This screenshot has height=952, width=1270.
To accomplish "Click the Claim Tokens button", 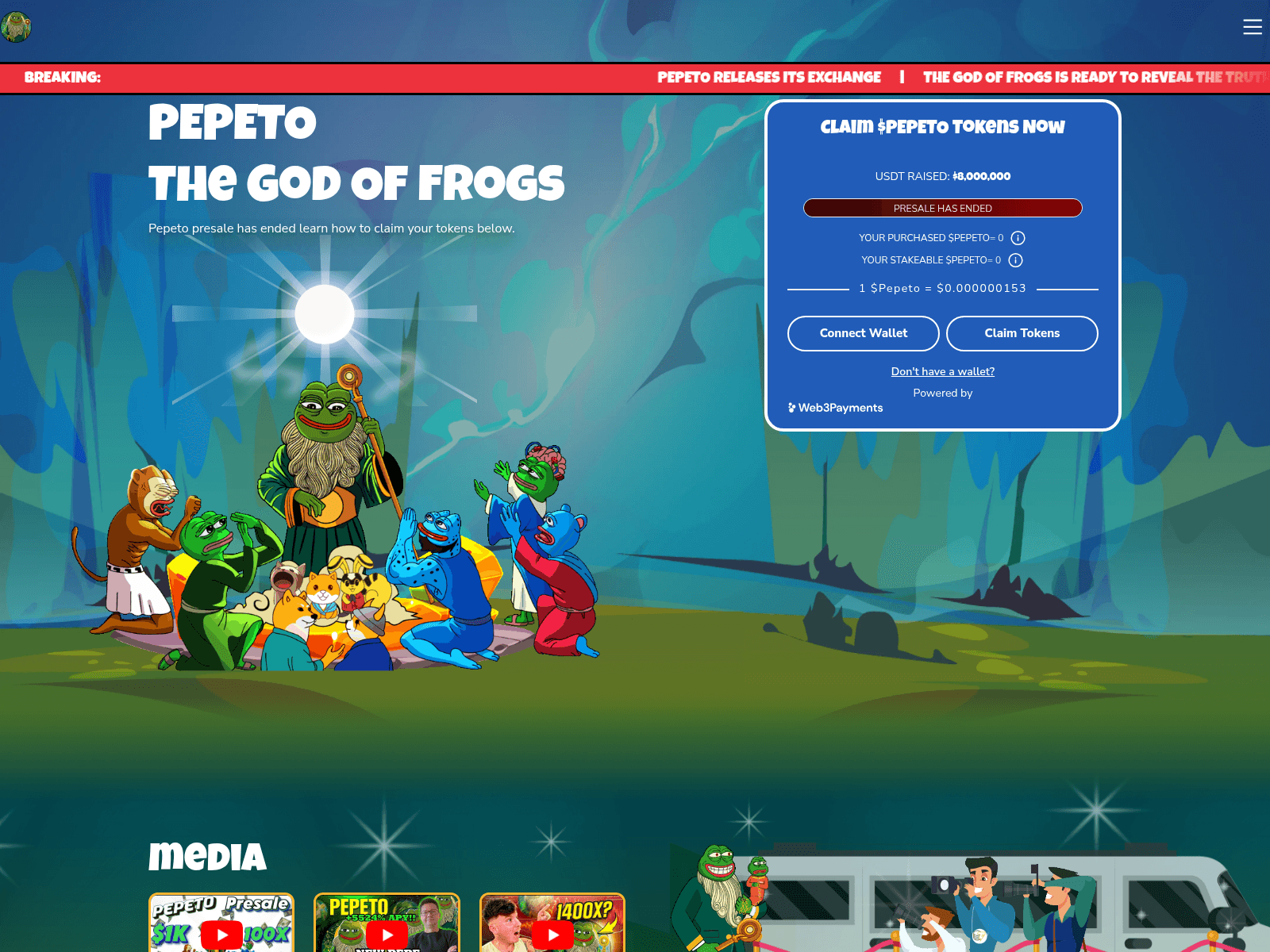I will [1022, 333].
